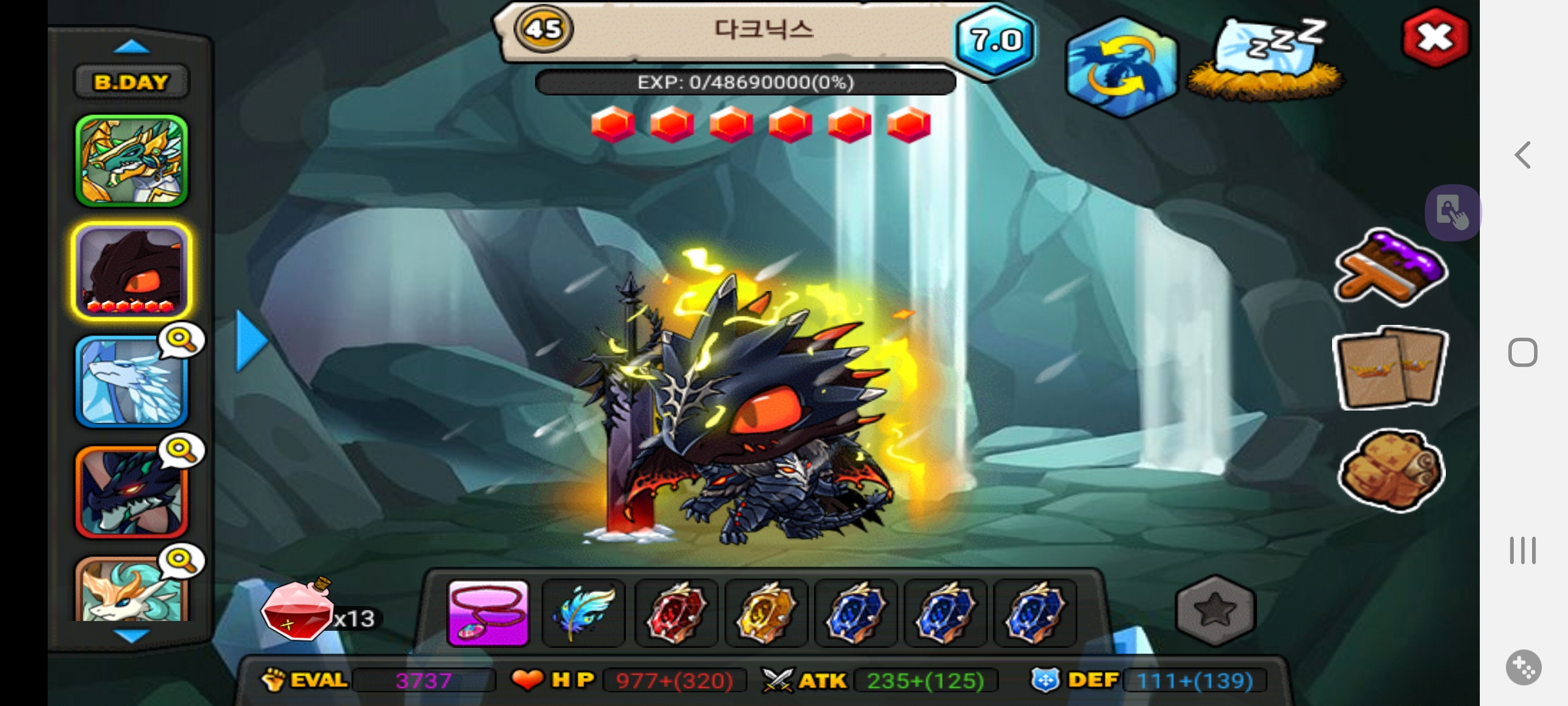Click the down arrow under dragon list

tap(131, 635)
